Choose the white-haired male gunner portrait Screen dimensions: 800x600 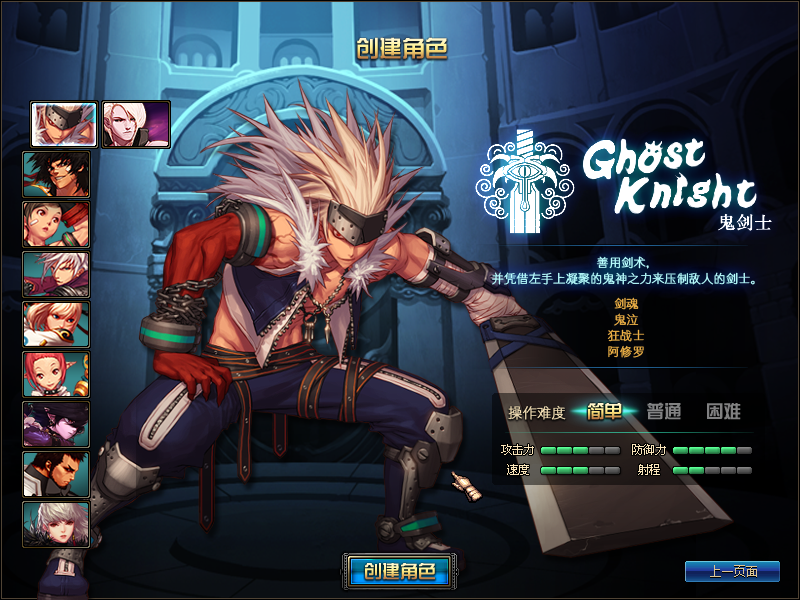coord(57,274)
